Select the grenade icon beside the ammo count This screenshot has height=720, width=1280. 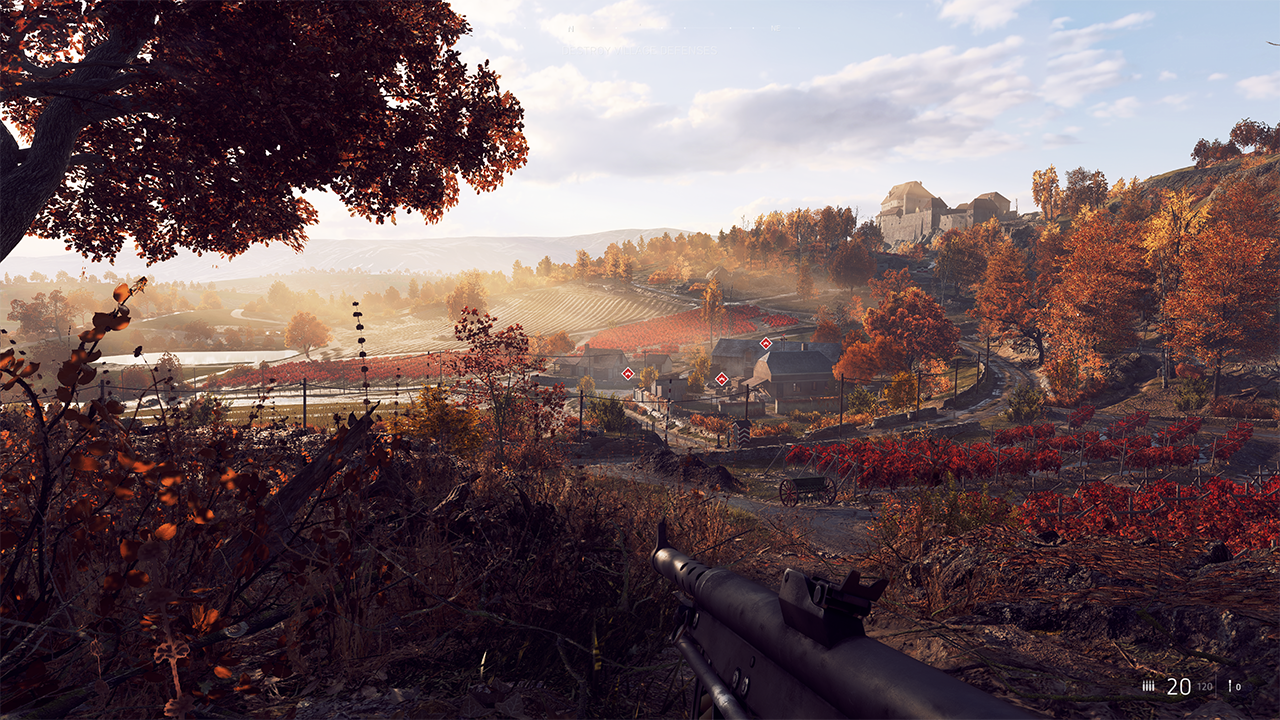pos(1229,687)
